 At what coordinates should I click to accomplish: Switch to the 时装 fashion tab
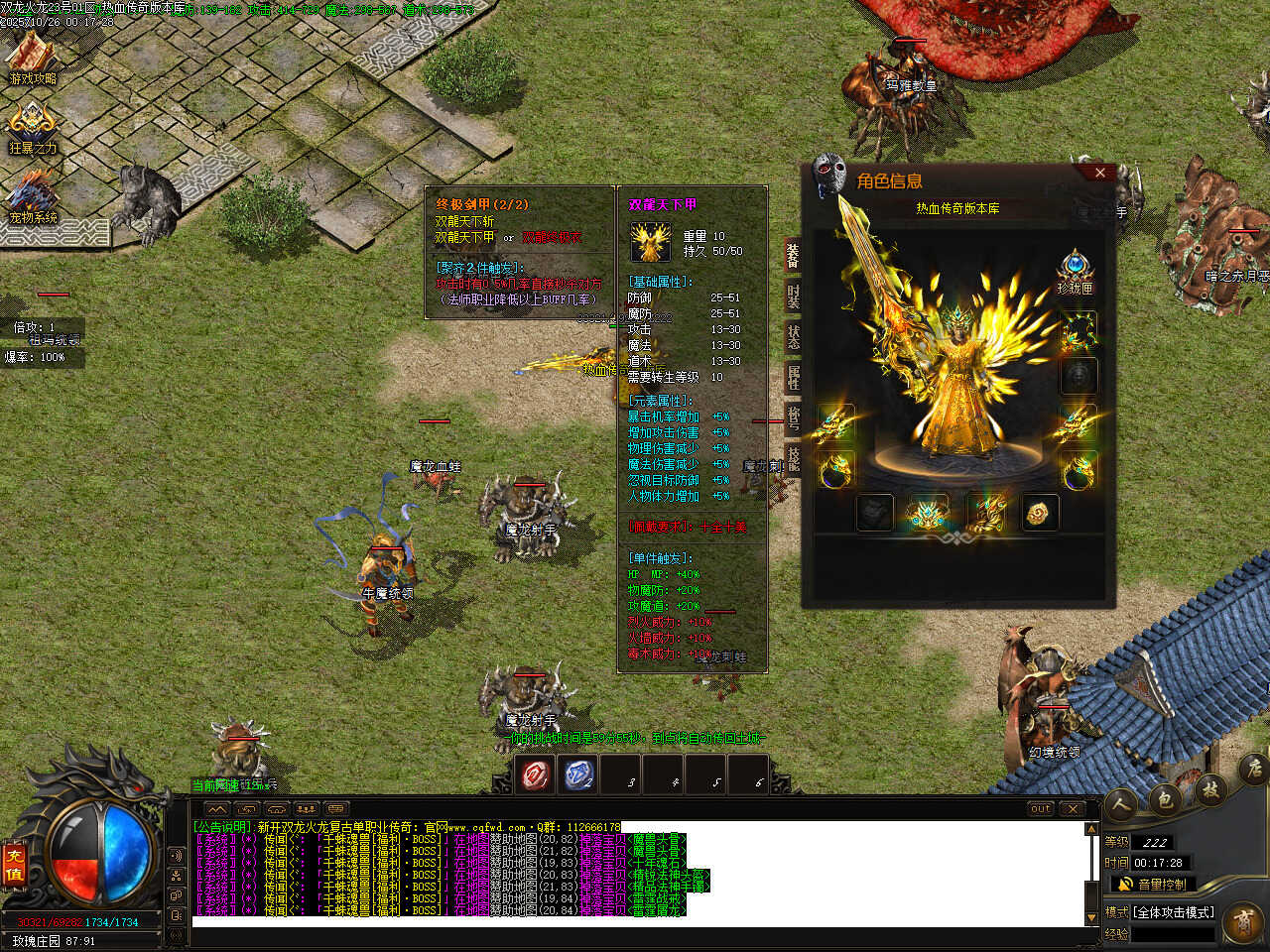[793, 296]
